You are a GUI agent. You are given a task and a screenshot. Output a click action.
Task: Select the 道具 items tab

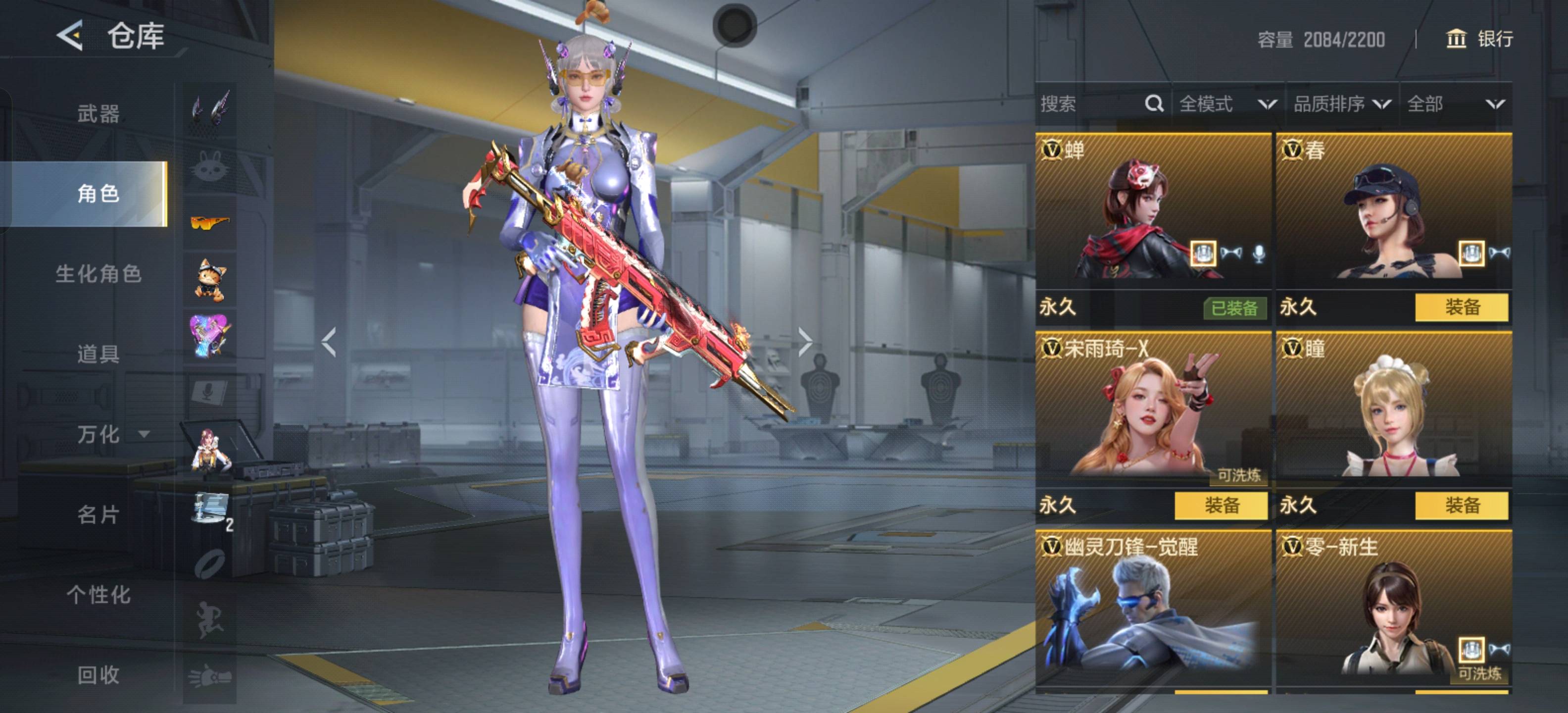click(98, 354)
